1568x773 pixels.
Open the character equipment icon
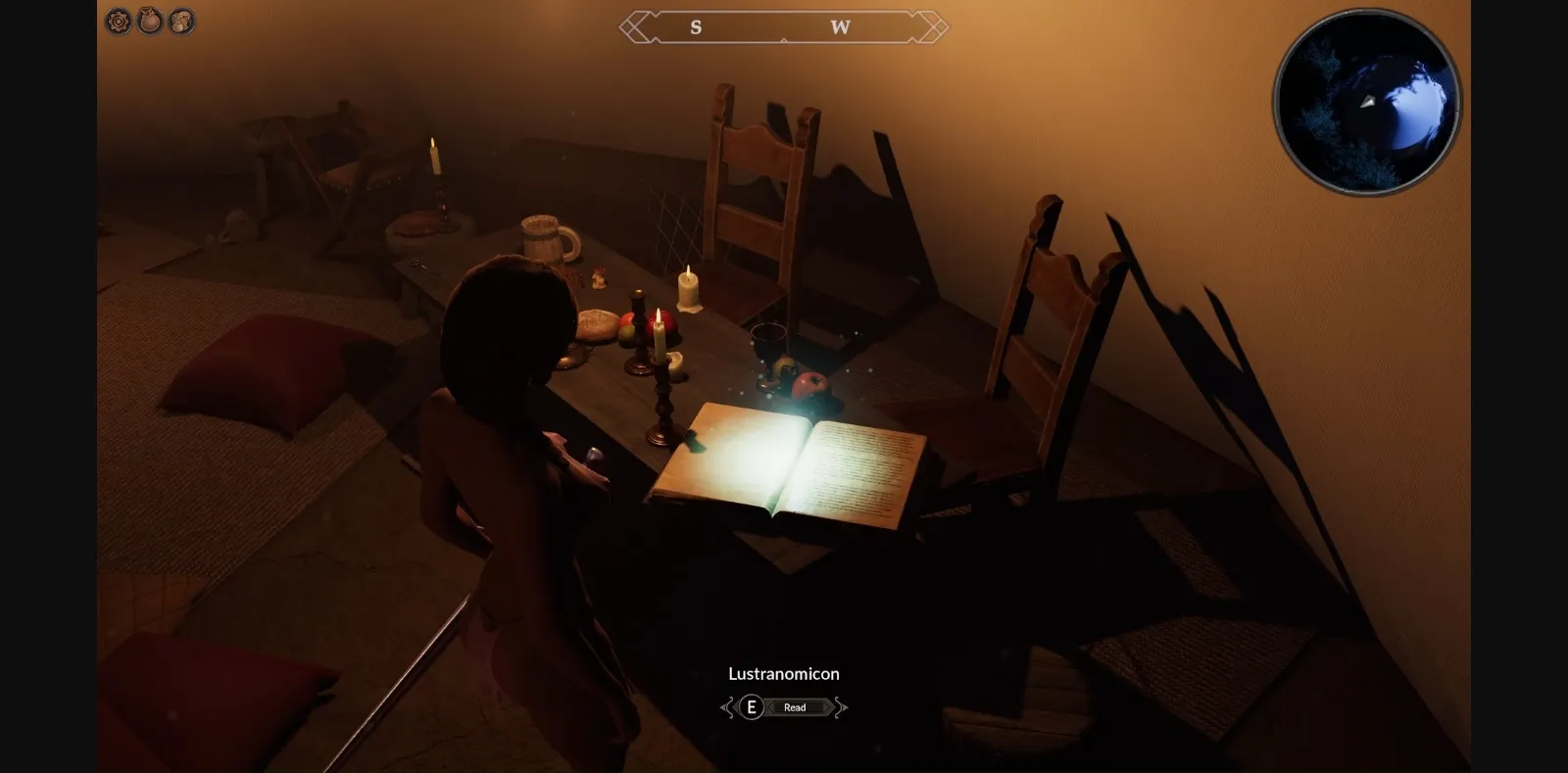pos(182,21)
